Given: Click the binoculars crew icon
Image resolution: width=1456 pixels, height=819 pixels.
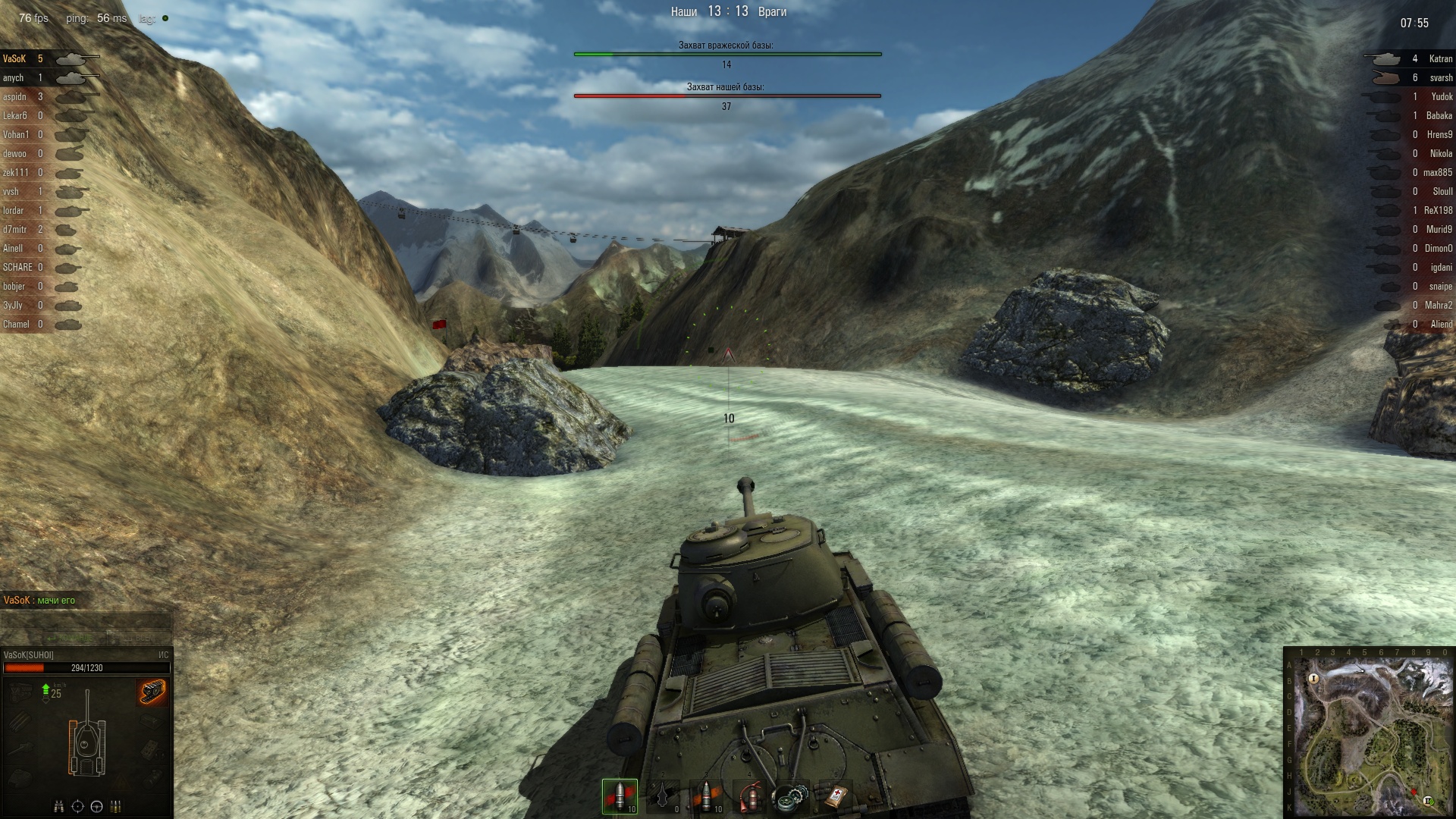Looking at the screenshot, I should point(58,806).
